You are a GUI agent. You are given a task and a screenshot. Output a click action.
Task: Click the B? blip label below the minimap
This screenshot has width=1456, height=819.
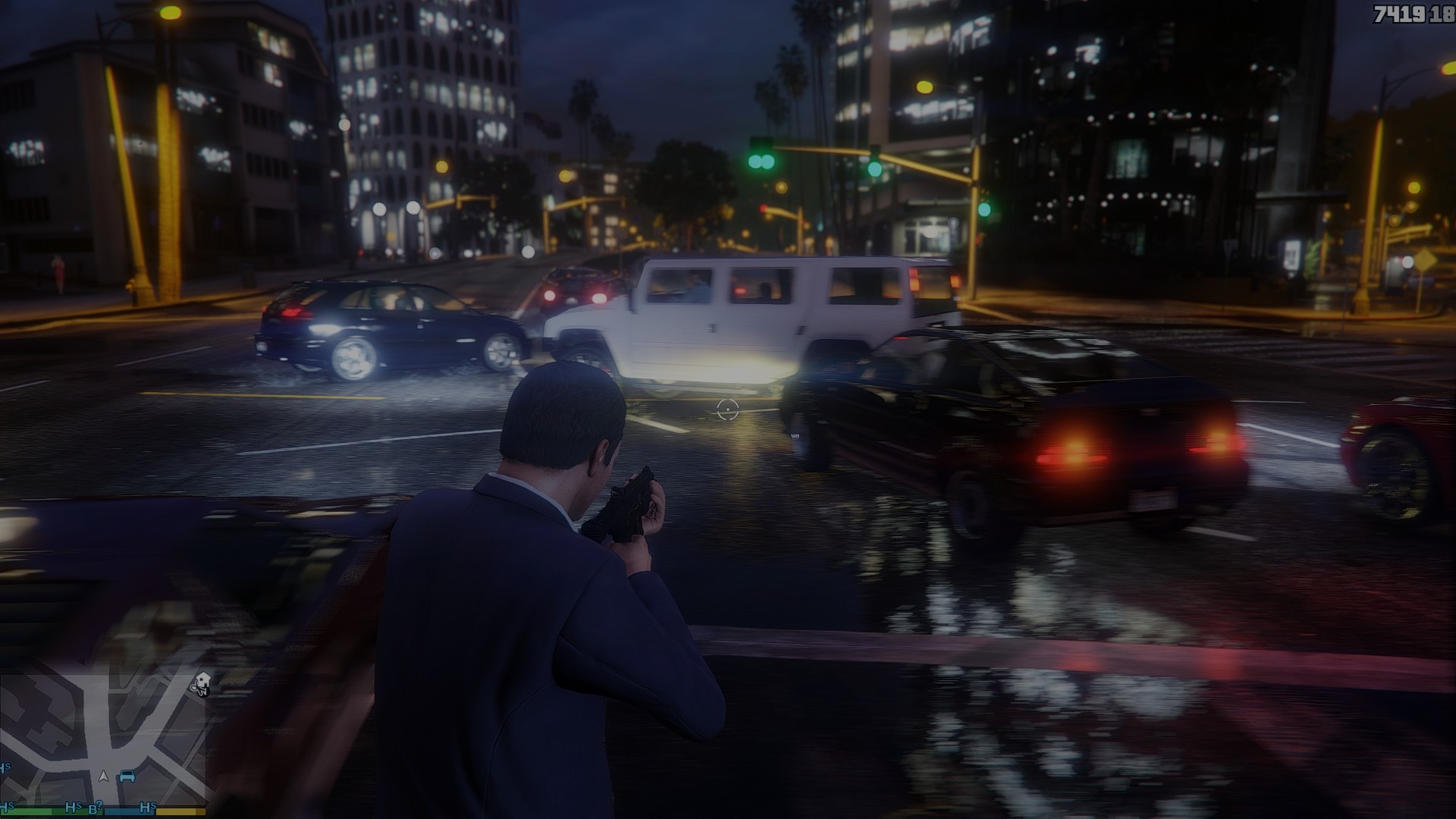95,806
